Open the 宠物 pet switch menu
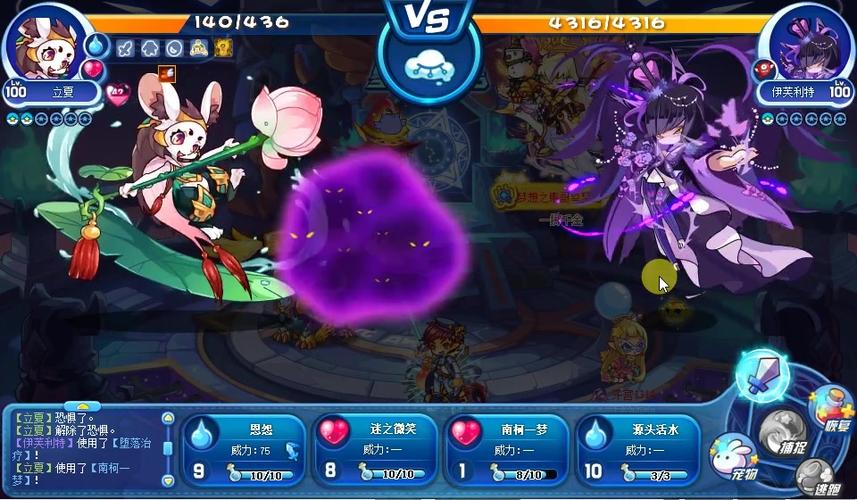857x500 pixels. pos(735,456)
